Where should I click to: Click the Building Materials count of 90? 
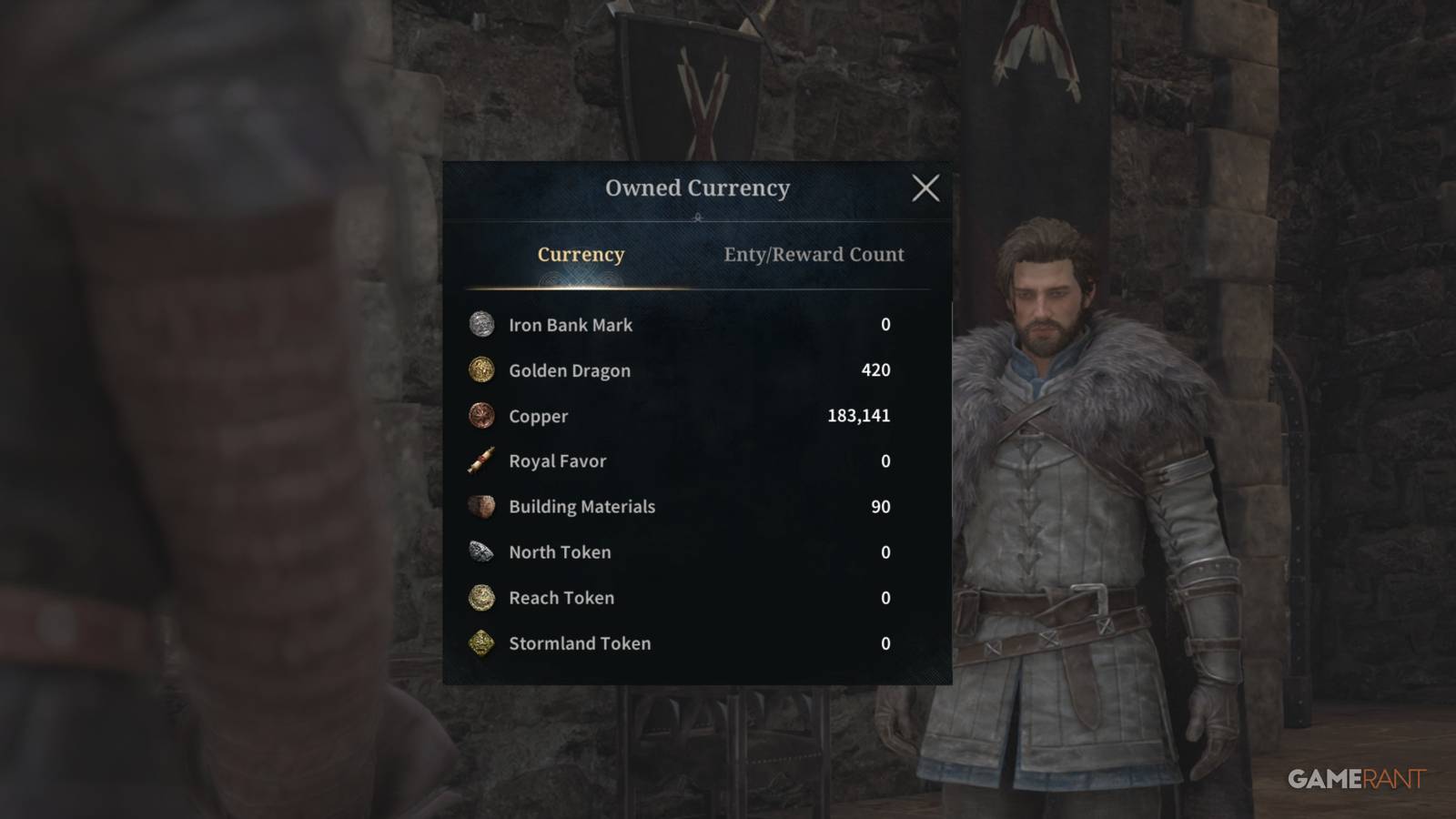[879, 507]
